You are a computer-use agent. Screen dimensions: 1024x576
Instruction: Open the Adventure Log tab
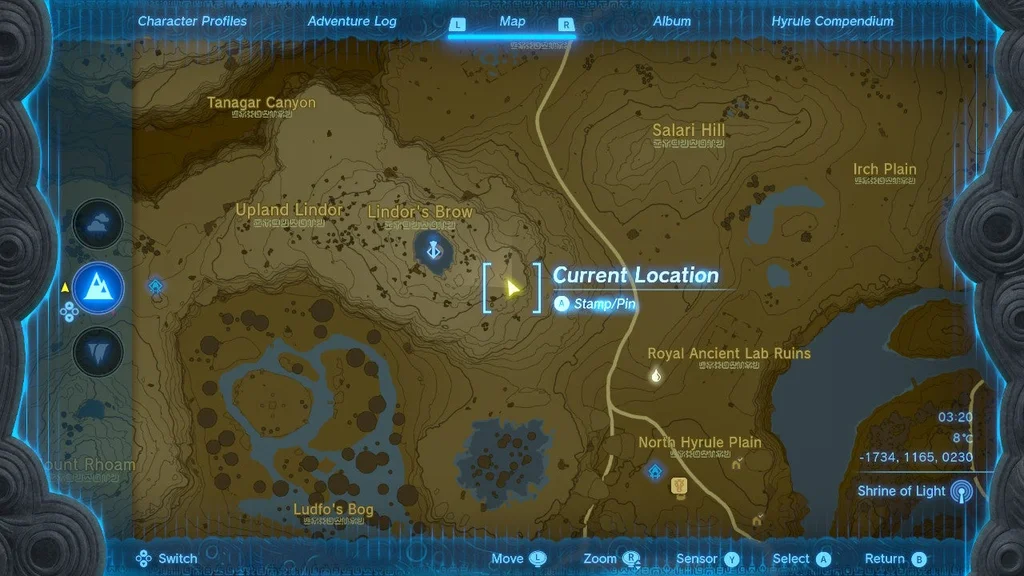[x=352, y=21]
